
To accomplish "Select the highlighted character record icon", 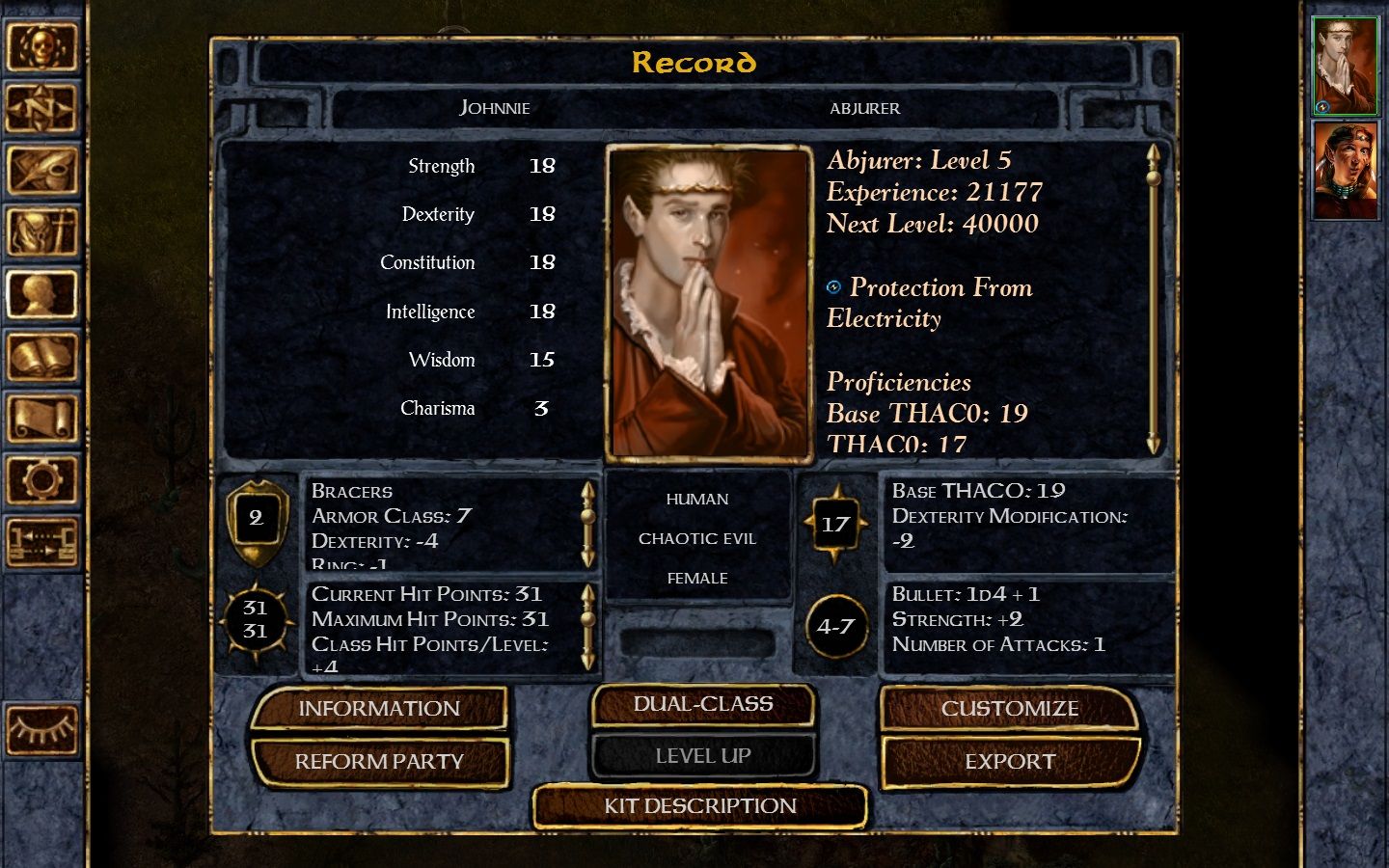I will click(43, 295).
